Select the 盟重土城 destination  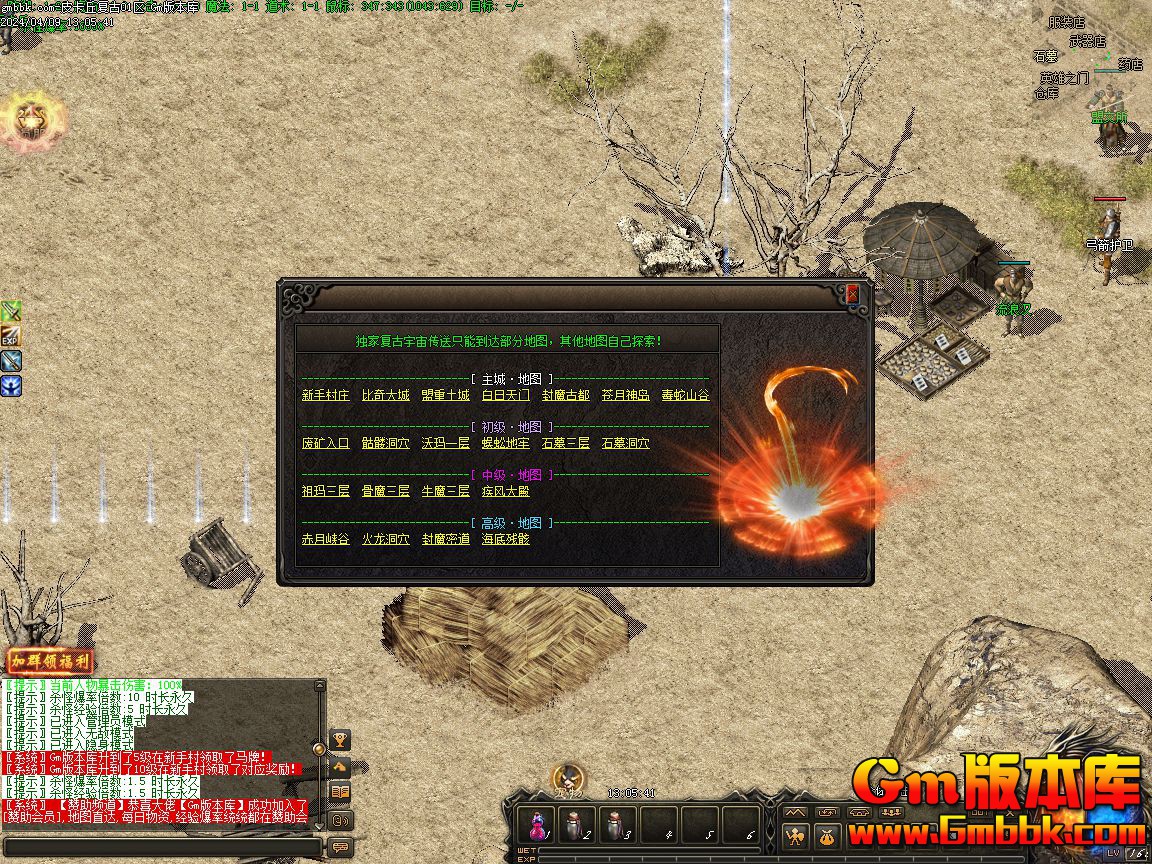tap(446, 395)
